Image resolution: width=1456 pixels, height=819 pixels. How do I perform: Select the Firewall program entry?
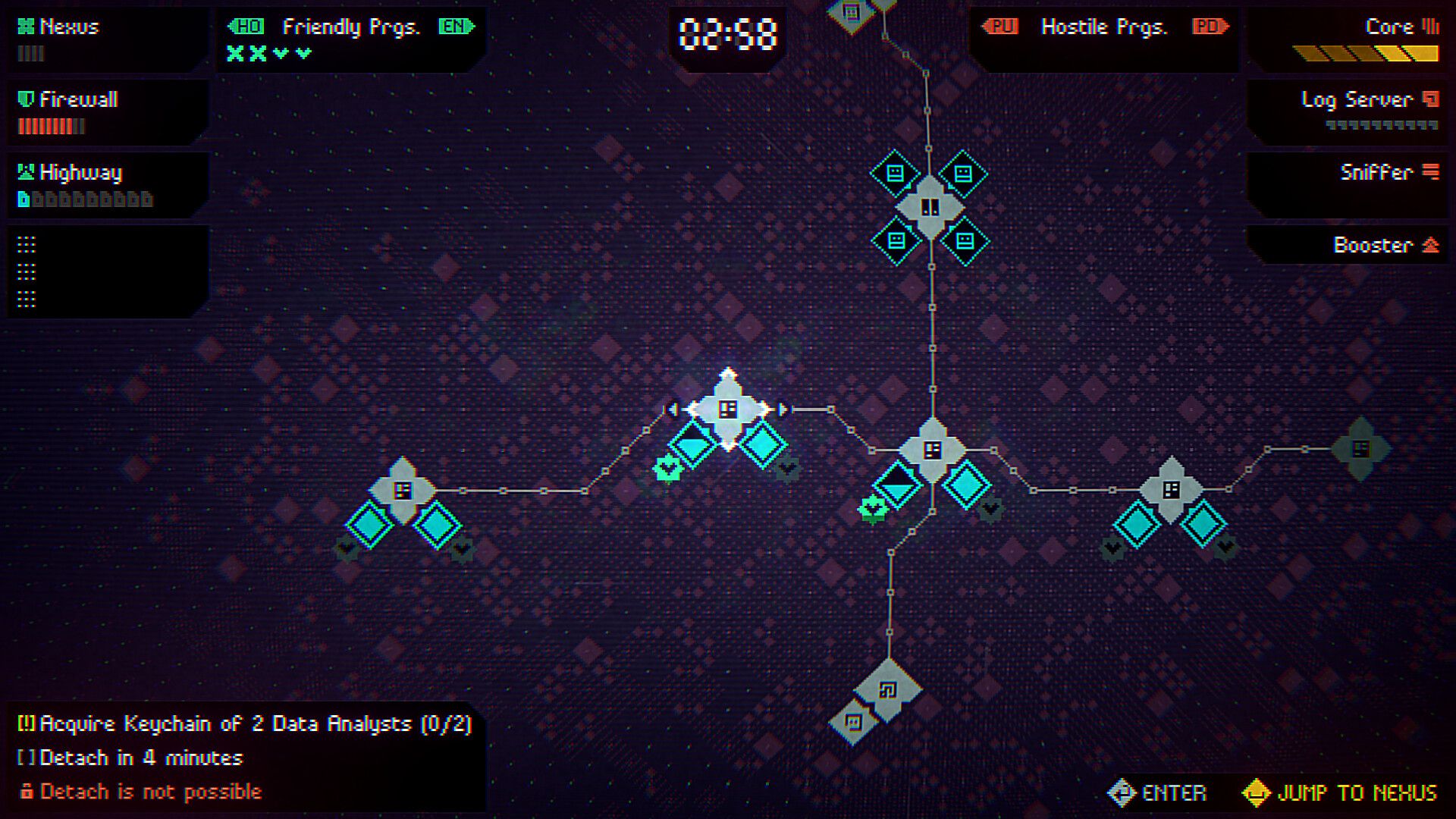(x=78, y=100)
